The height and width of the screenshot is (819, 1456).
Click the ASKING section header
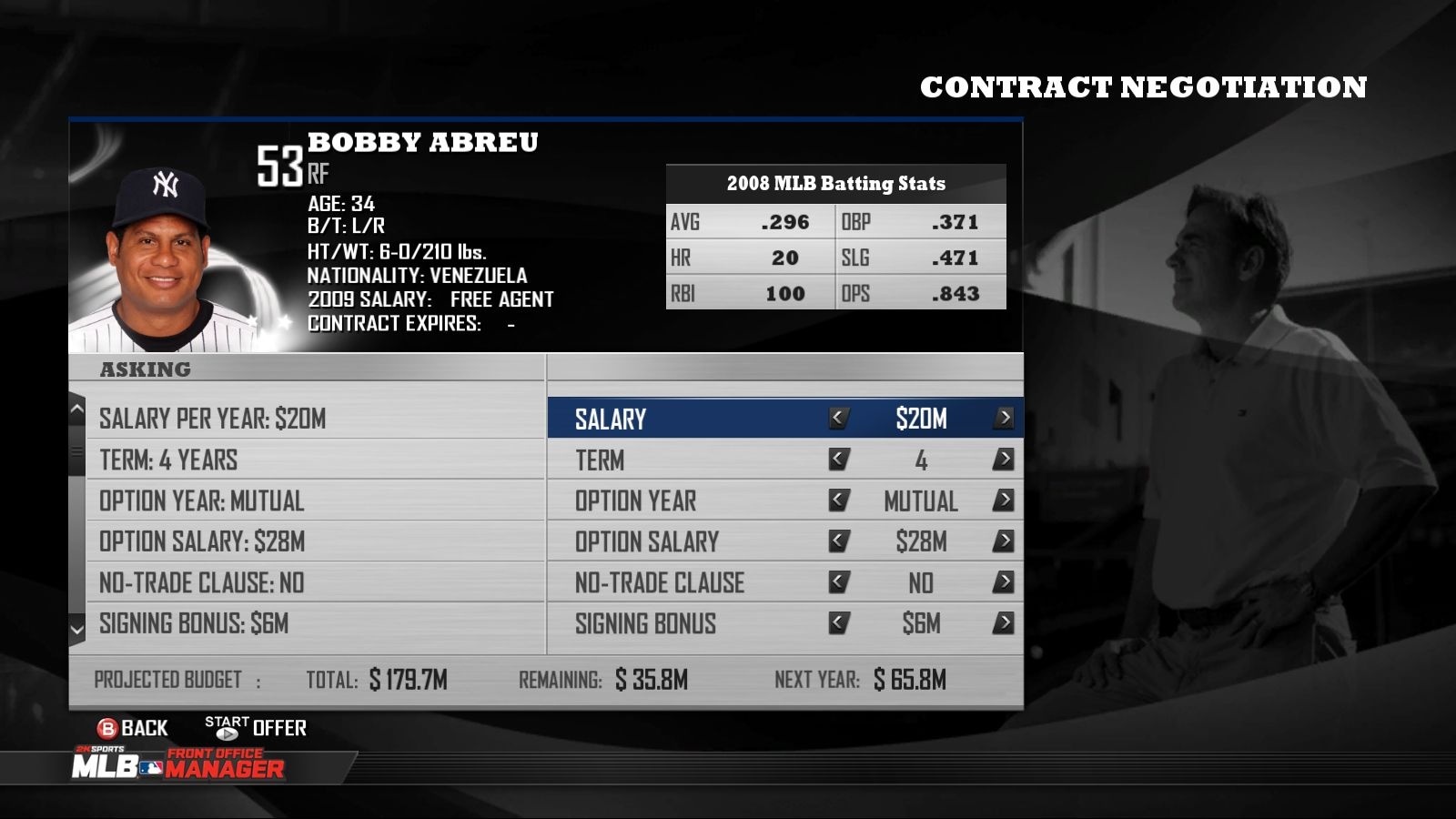(x=146, y=369)
